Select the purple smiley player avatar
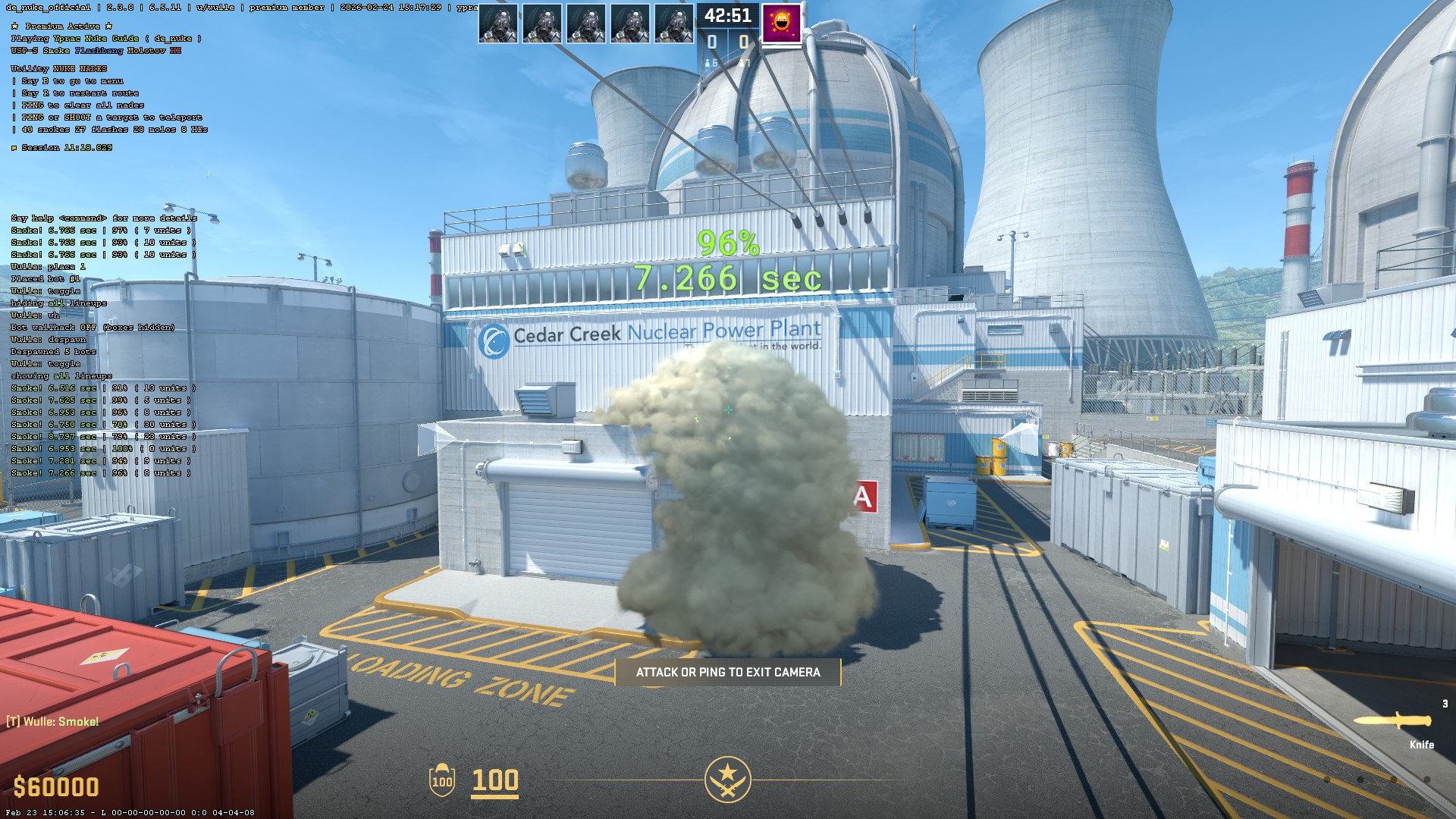 [x=781, y=24]
